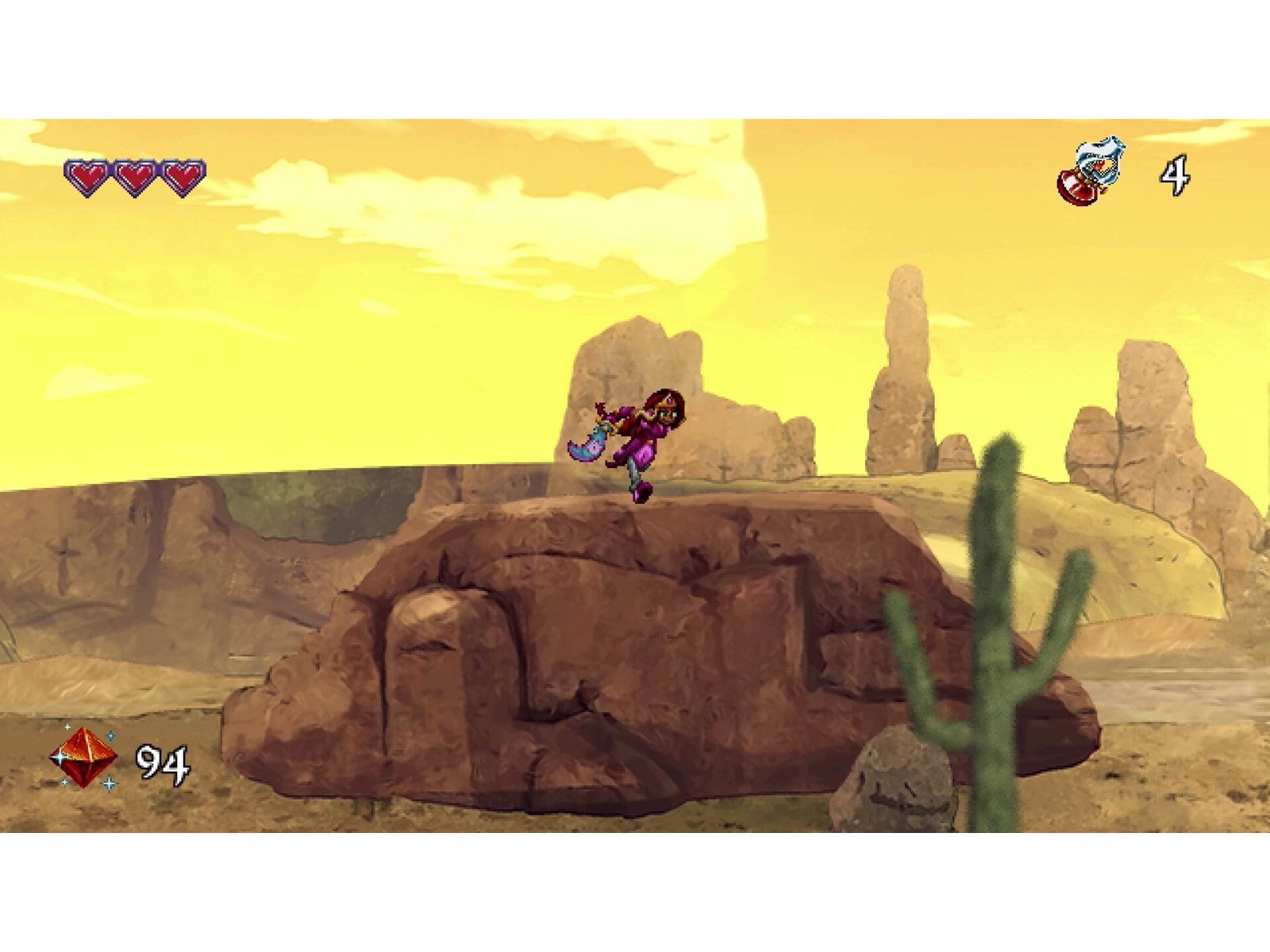1270x952 pixels.
Task: Select the red potion bottle item icon
Action: [x=1090, y=173]
